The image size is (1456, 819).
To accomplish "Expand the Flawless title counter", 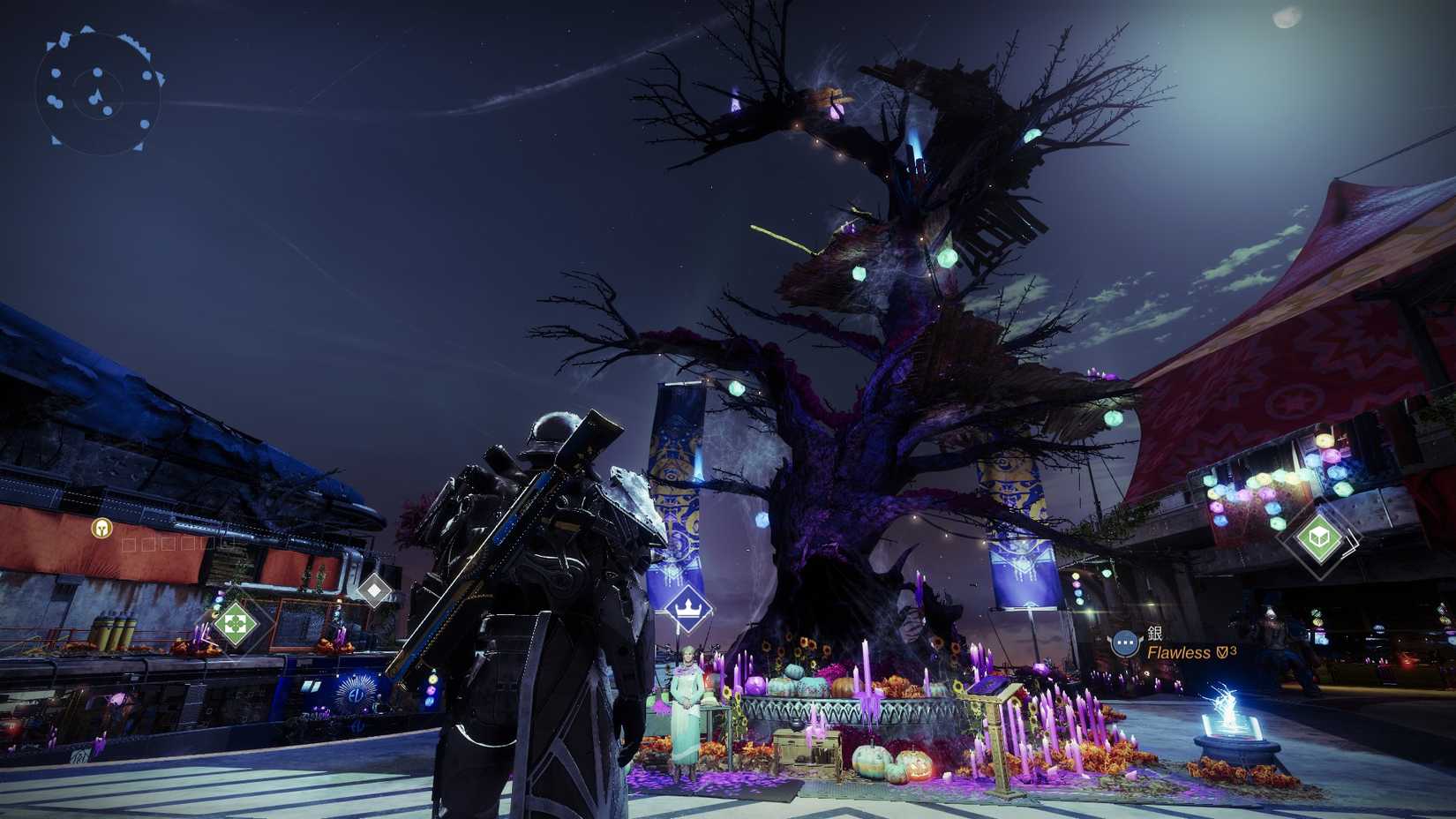I will pyautogui.click(x=1232, y=650).
